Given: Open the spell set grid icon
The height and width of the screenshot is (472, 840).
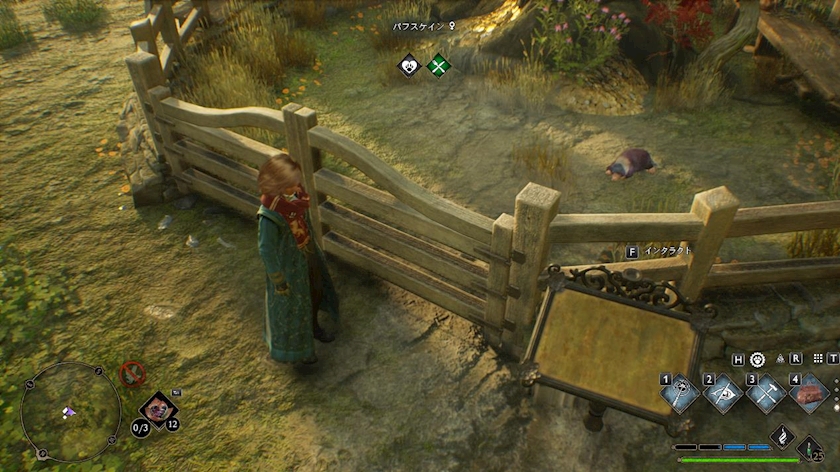Looking at the screenshot, I should coord(819,358).
